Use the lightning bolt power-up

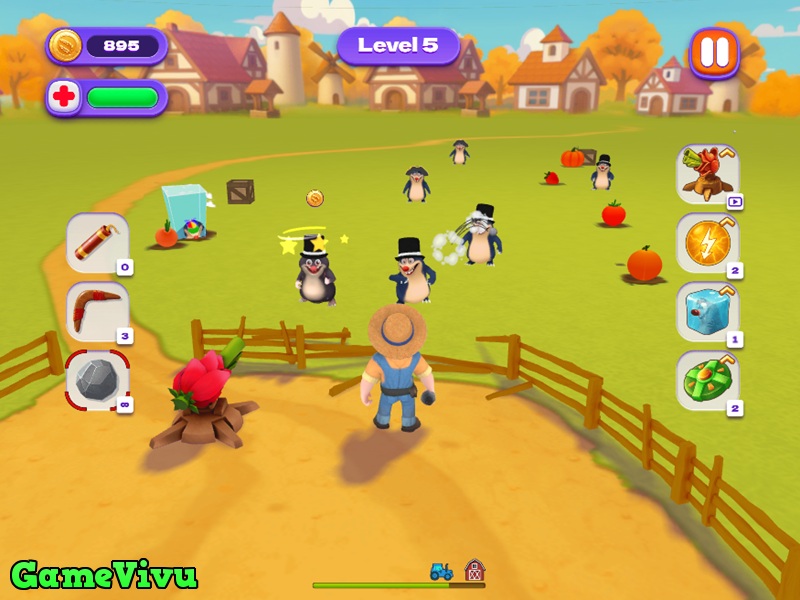tap(708, 242)
